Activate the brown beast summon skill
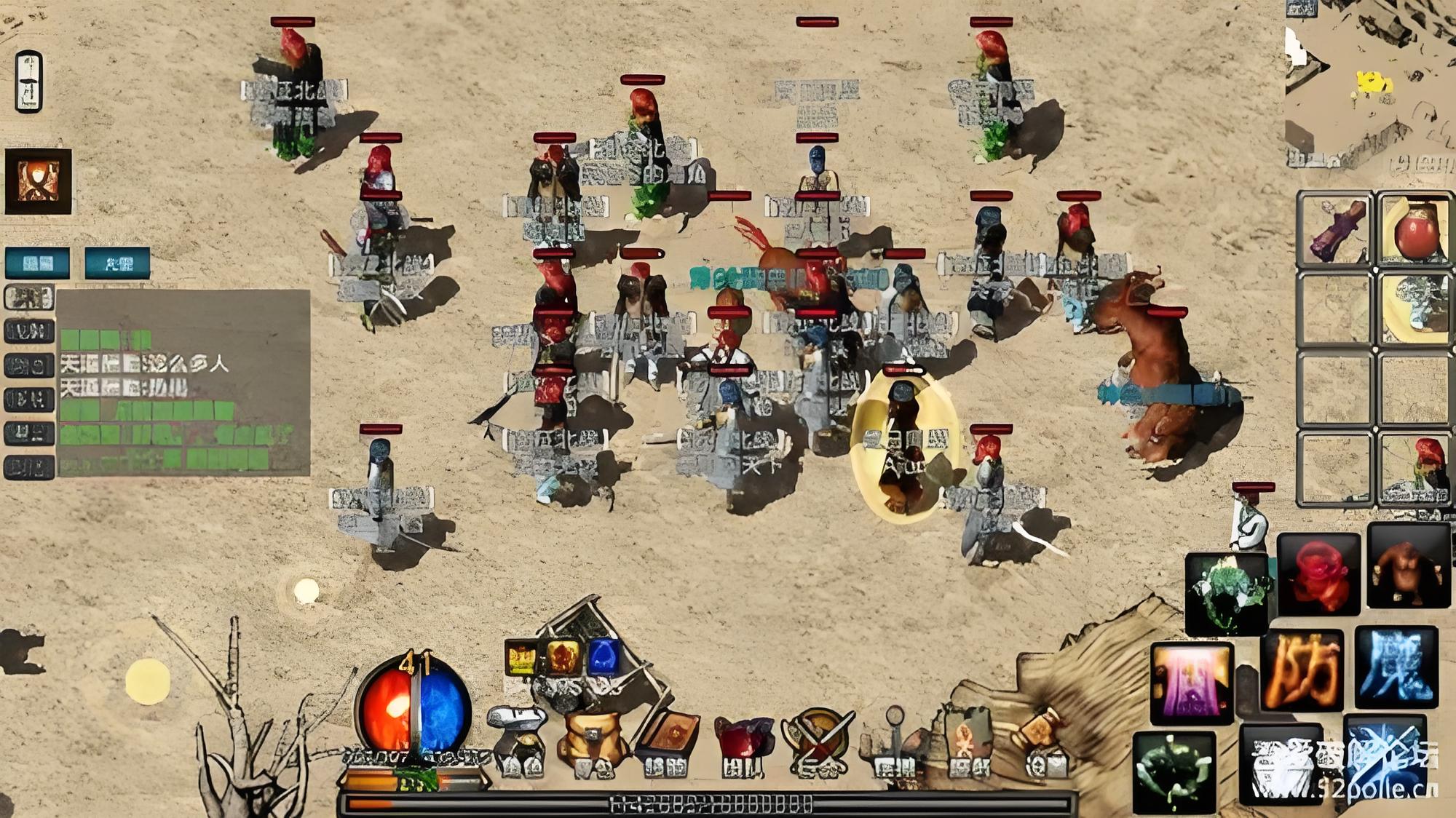Viewport: 1456px width, 818px height. click(x=1409, y=565)
